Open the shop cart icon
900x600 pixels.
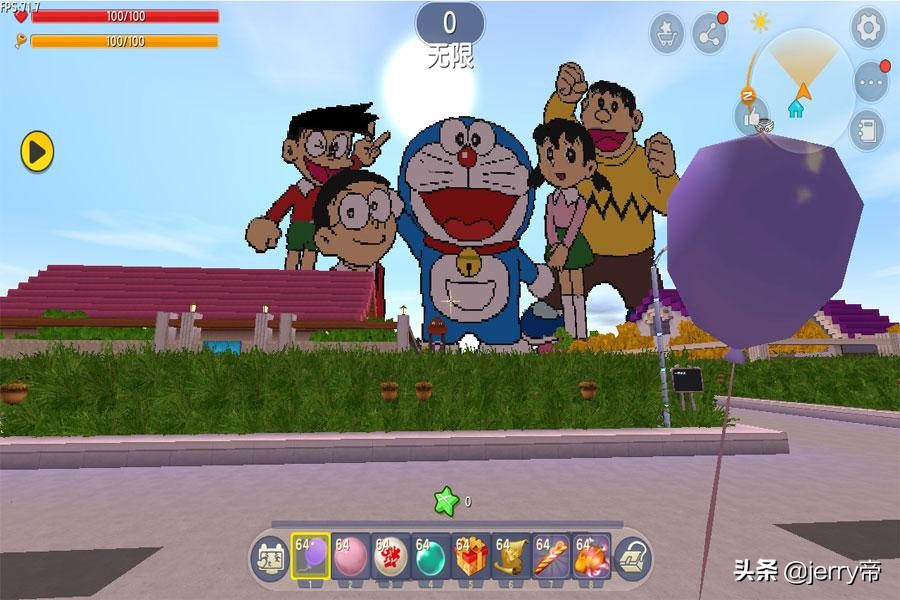click(x=667, y=33)
